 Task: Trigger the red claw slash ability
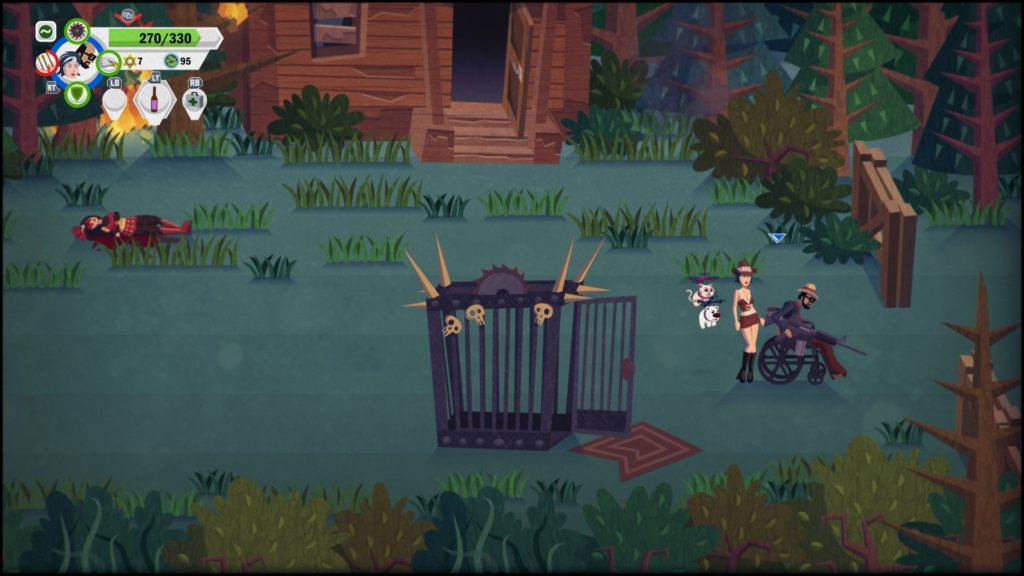click(x=46, y=63)
